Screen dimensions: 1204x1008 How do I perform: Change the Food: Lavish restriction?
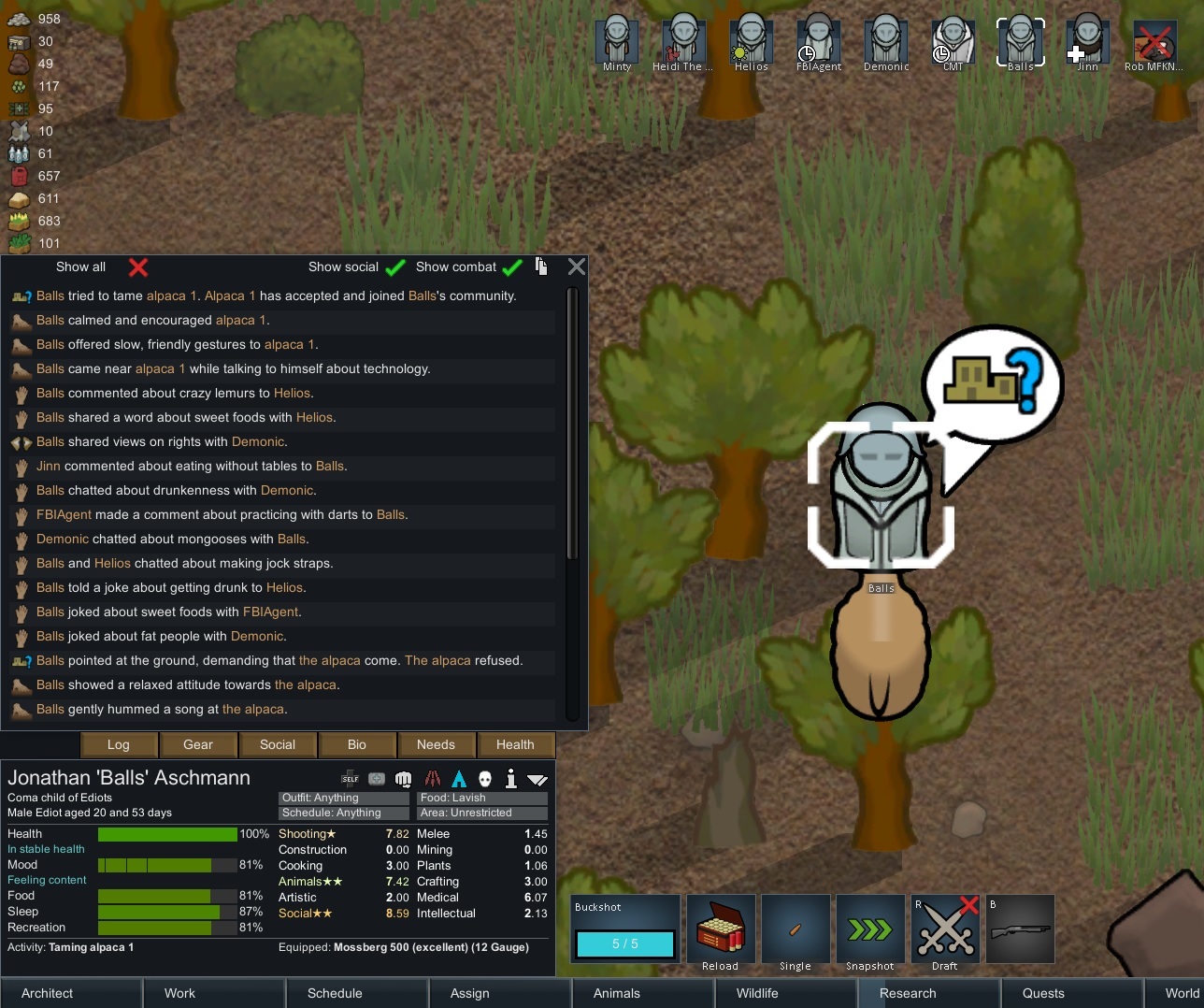482,798
